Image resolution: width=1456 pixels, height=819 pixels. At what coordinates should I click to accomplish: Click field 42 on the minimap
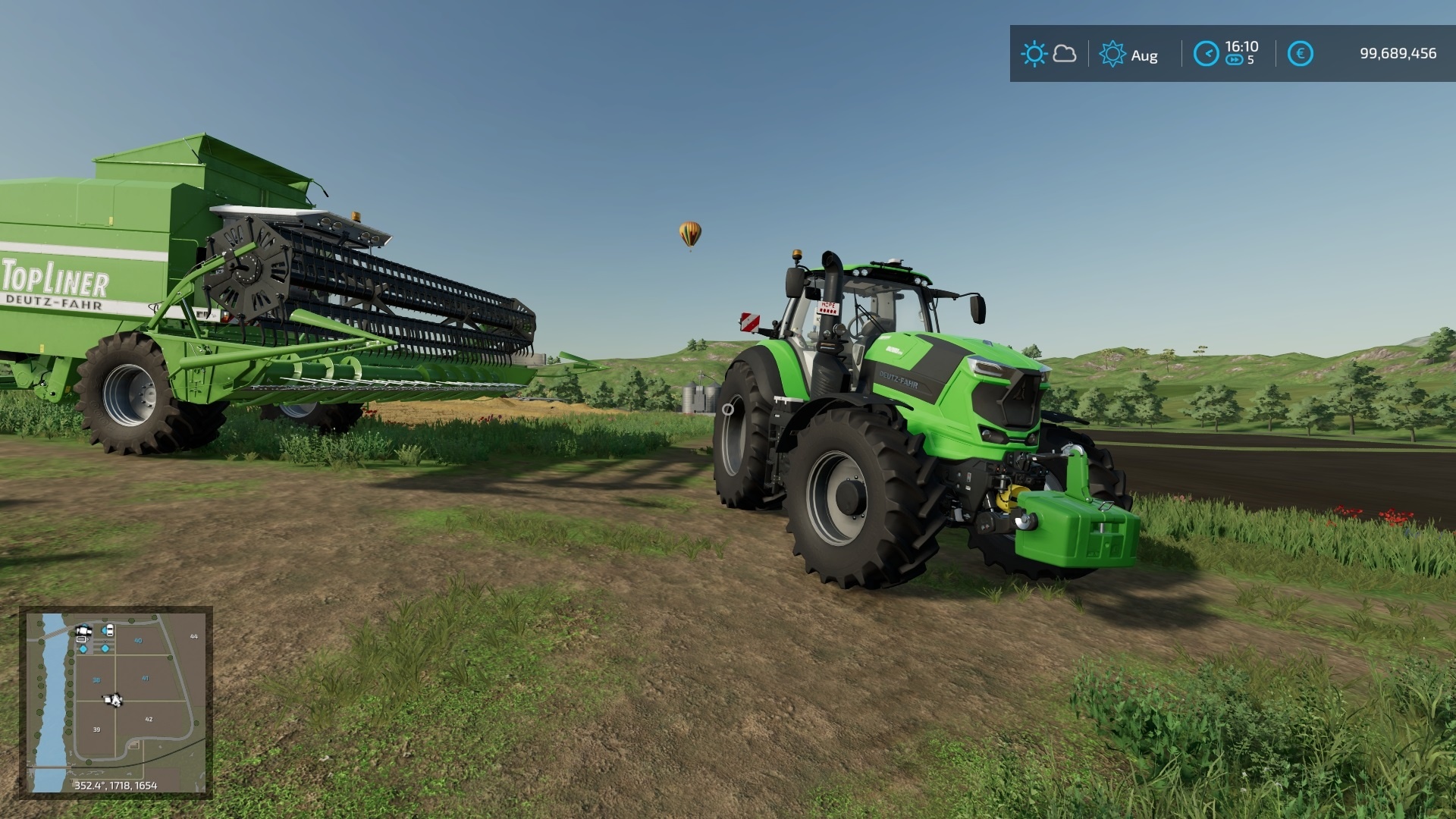149,718
